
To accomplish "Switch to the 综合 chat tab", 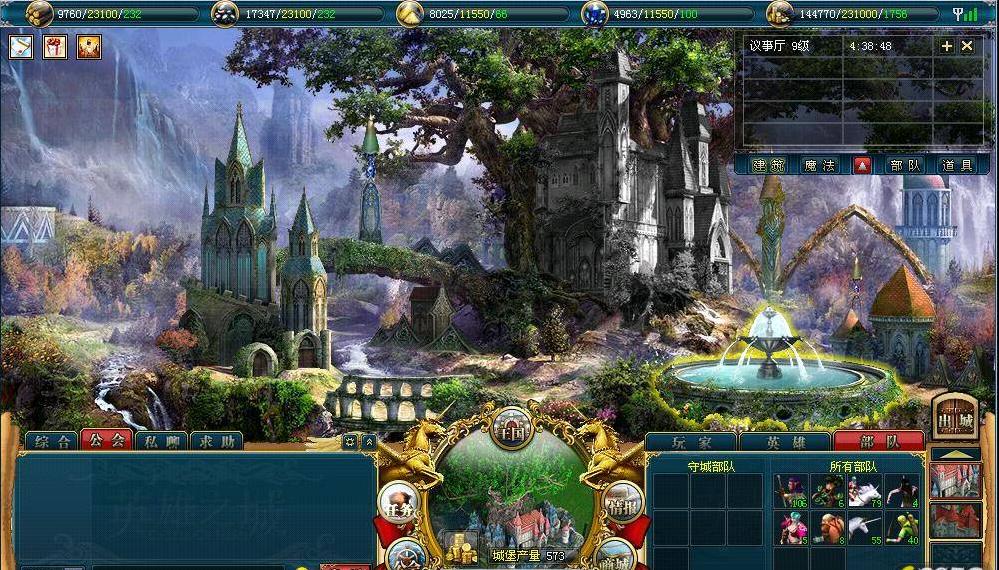I will (x=51, y=441).
